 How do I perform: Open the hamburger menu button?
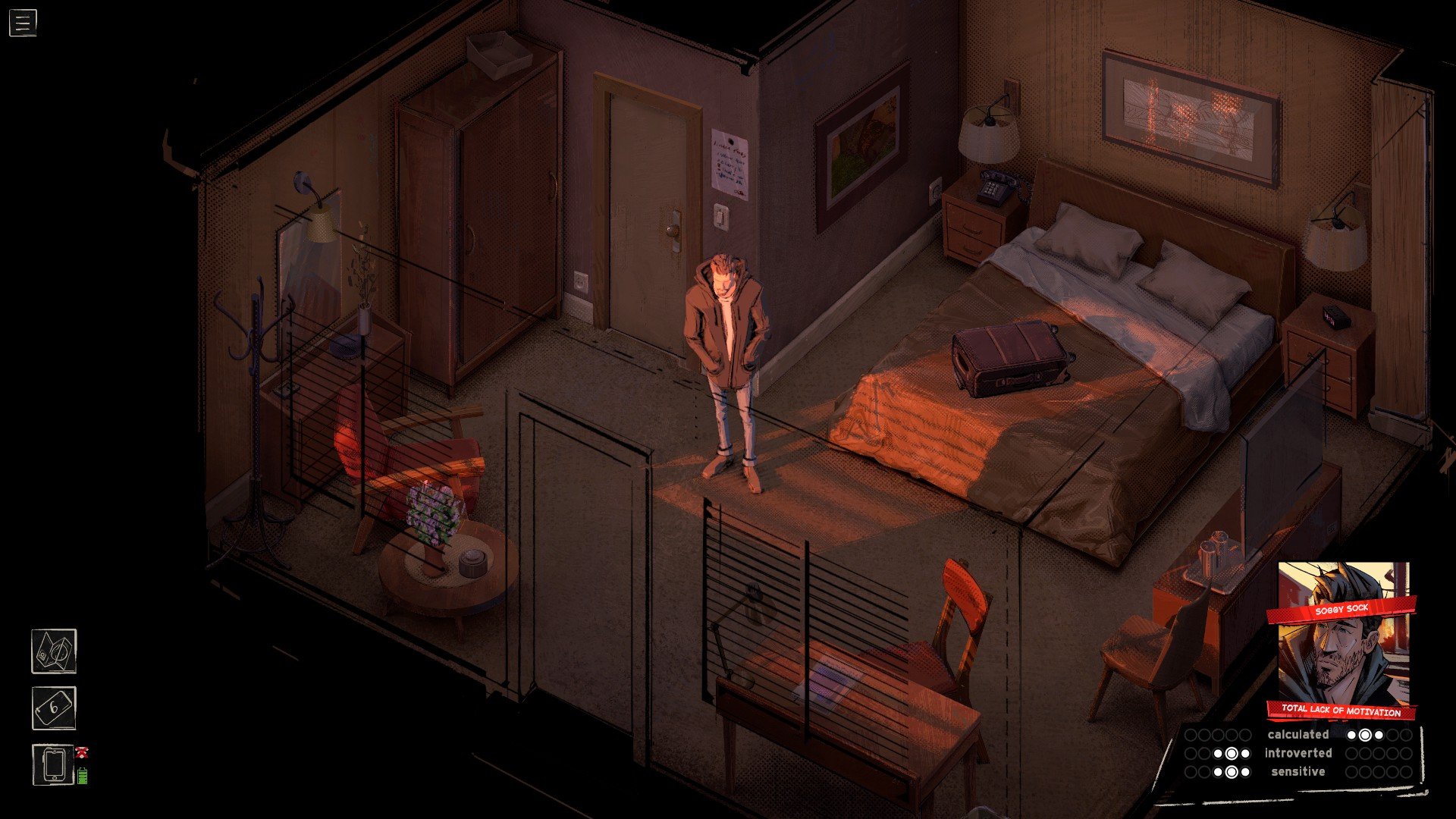pos(23,23)
